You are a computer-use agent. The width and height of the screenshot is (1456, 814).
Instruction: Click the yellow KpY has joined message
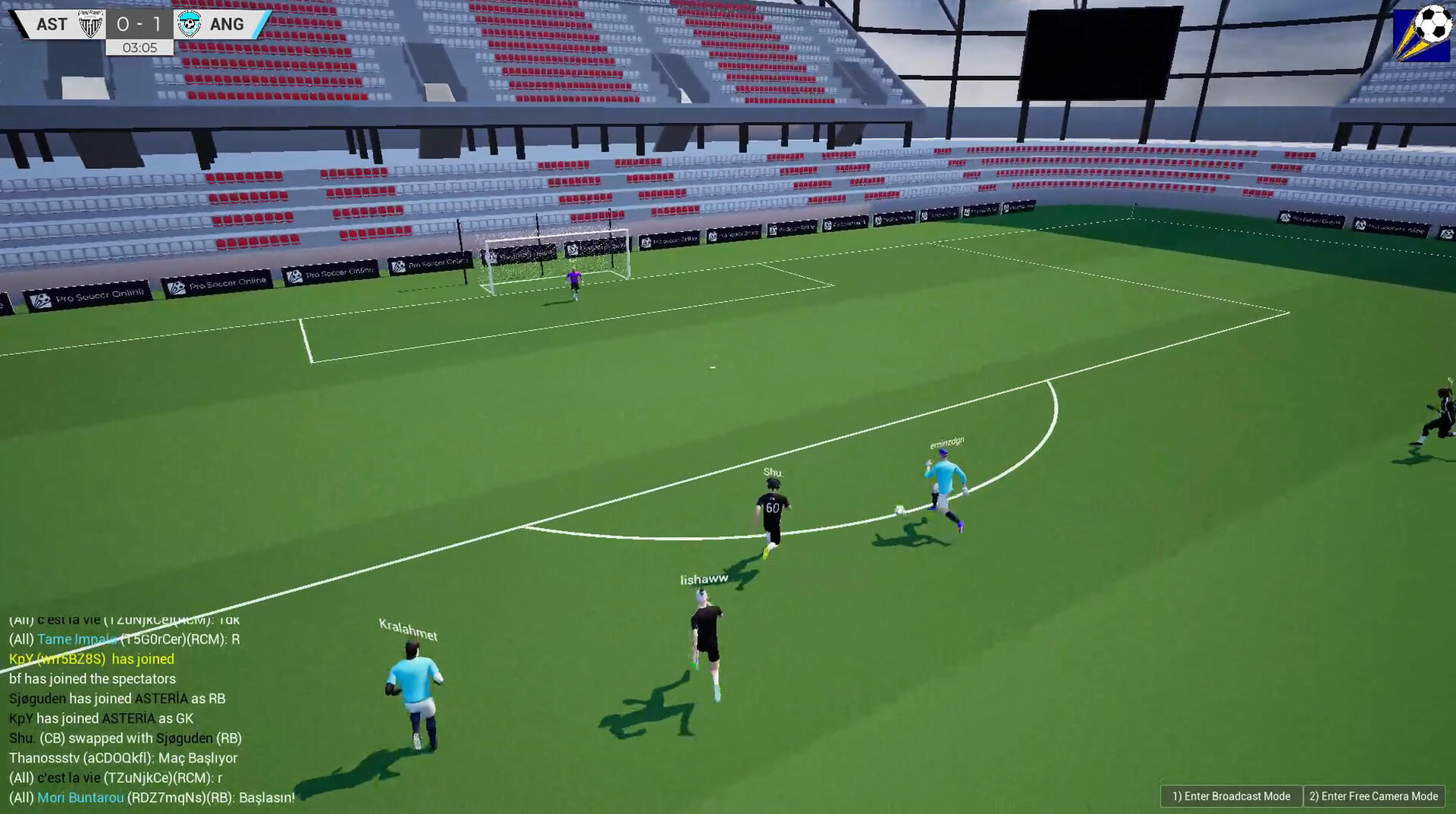[x=90, y=658]
